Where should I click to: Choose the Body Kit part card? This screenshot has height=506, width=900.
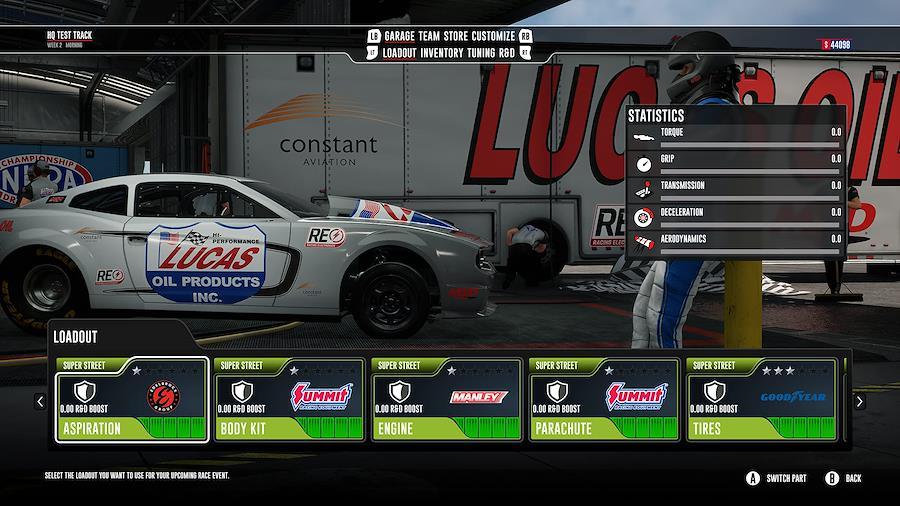click(289, 399)
